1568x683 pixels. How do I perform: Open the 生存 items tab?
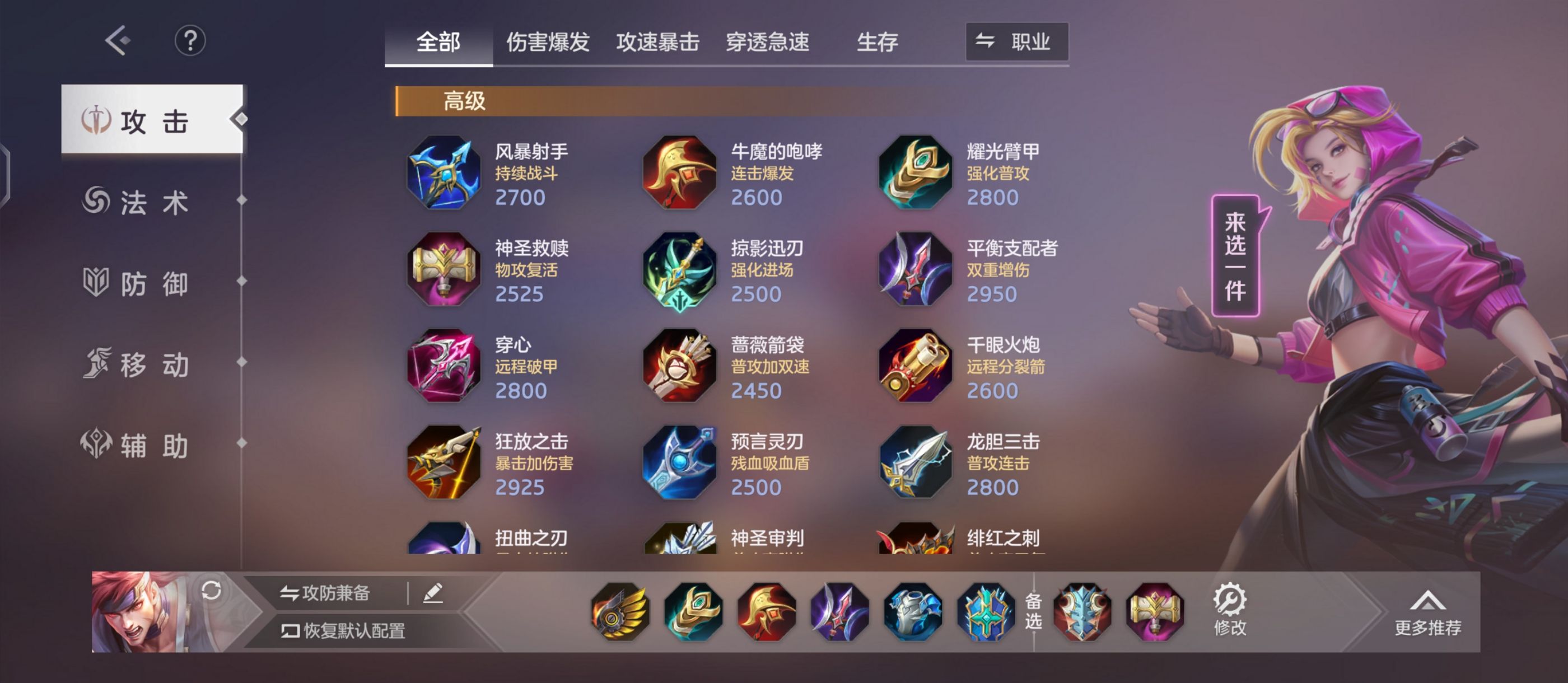point(876,41)
